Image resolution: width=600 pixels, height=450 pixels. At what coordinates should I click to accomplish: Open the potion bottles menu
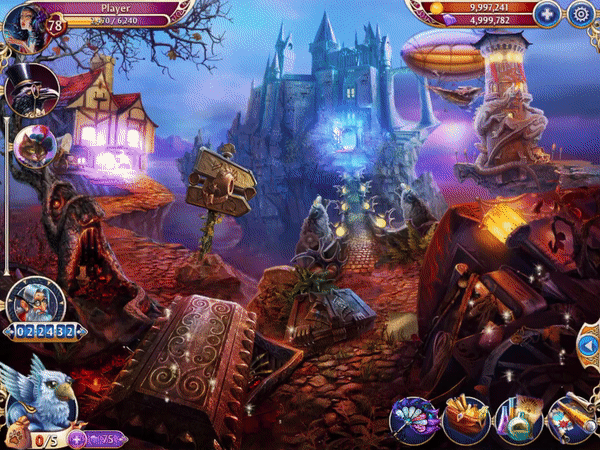click(520, 420)
